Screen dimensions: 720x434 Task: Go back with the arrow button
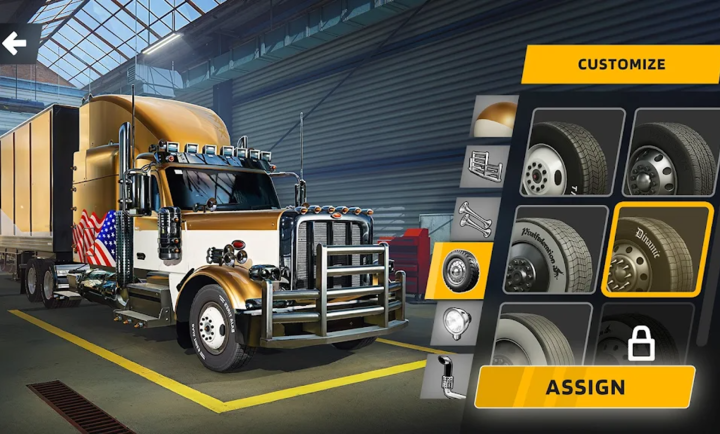click(15, 43)
